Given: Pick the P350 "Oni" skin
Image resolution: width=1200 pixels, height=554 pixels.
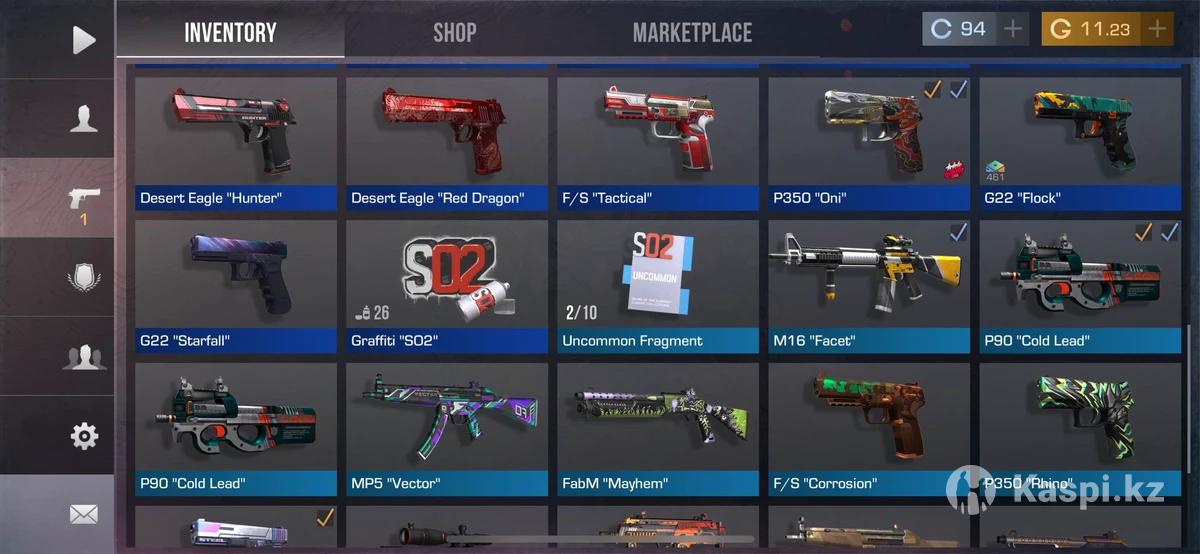Looking at the screenshot, I should click(x=869, y=143).
